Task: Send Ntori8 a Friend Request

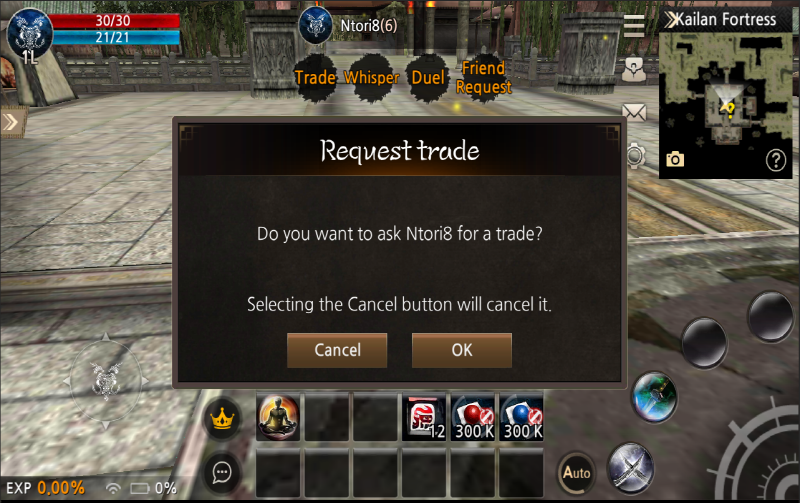Action: tap(484, 78)
